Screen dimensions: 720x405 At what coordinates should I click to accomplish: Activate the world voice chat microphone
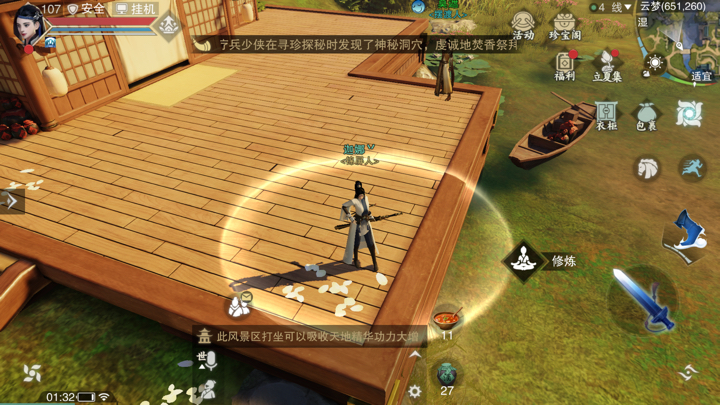[207, 361]
